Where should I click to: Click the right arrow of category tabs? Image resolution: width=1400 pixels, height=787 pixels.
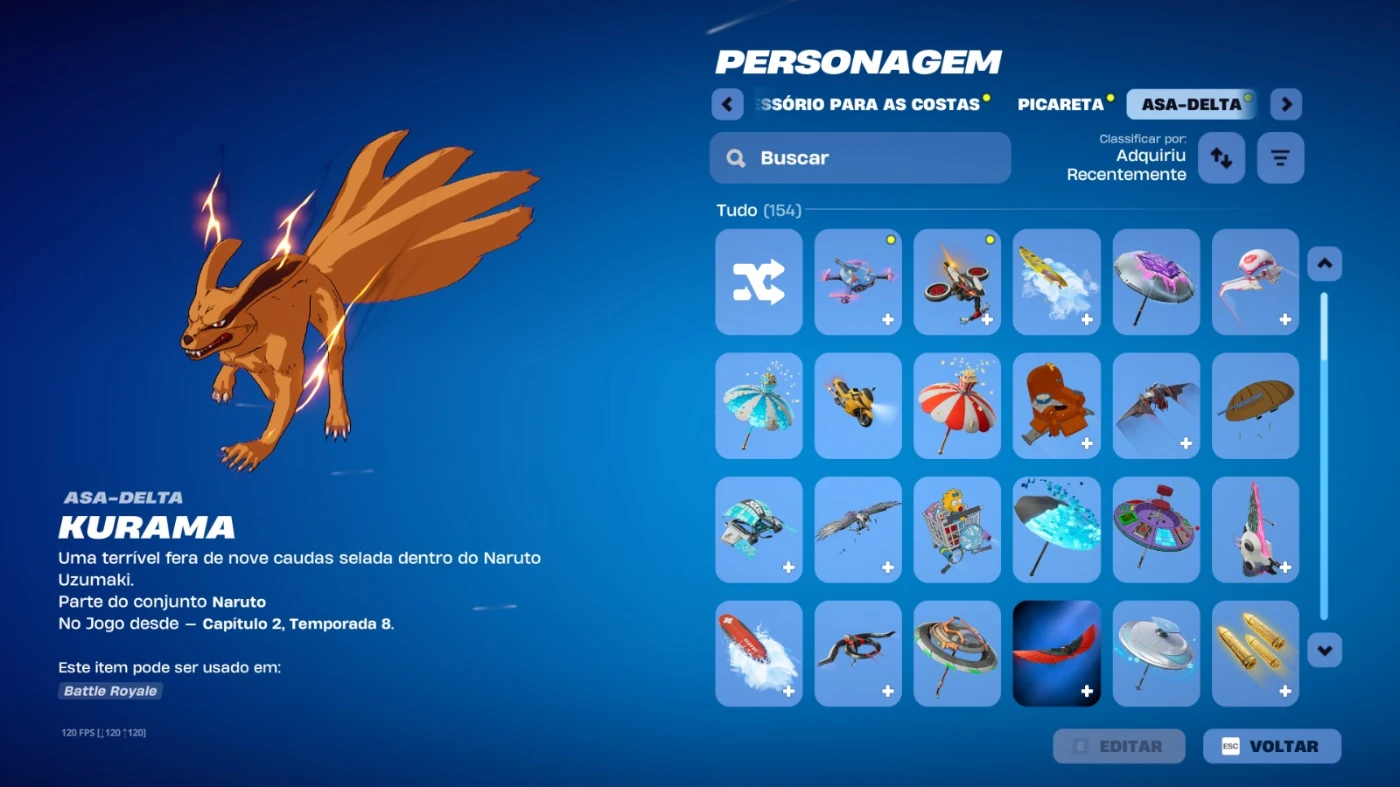pyautogui.click(x=1286, y=104)
